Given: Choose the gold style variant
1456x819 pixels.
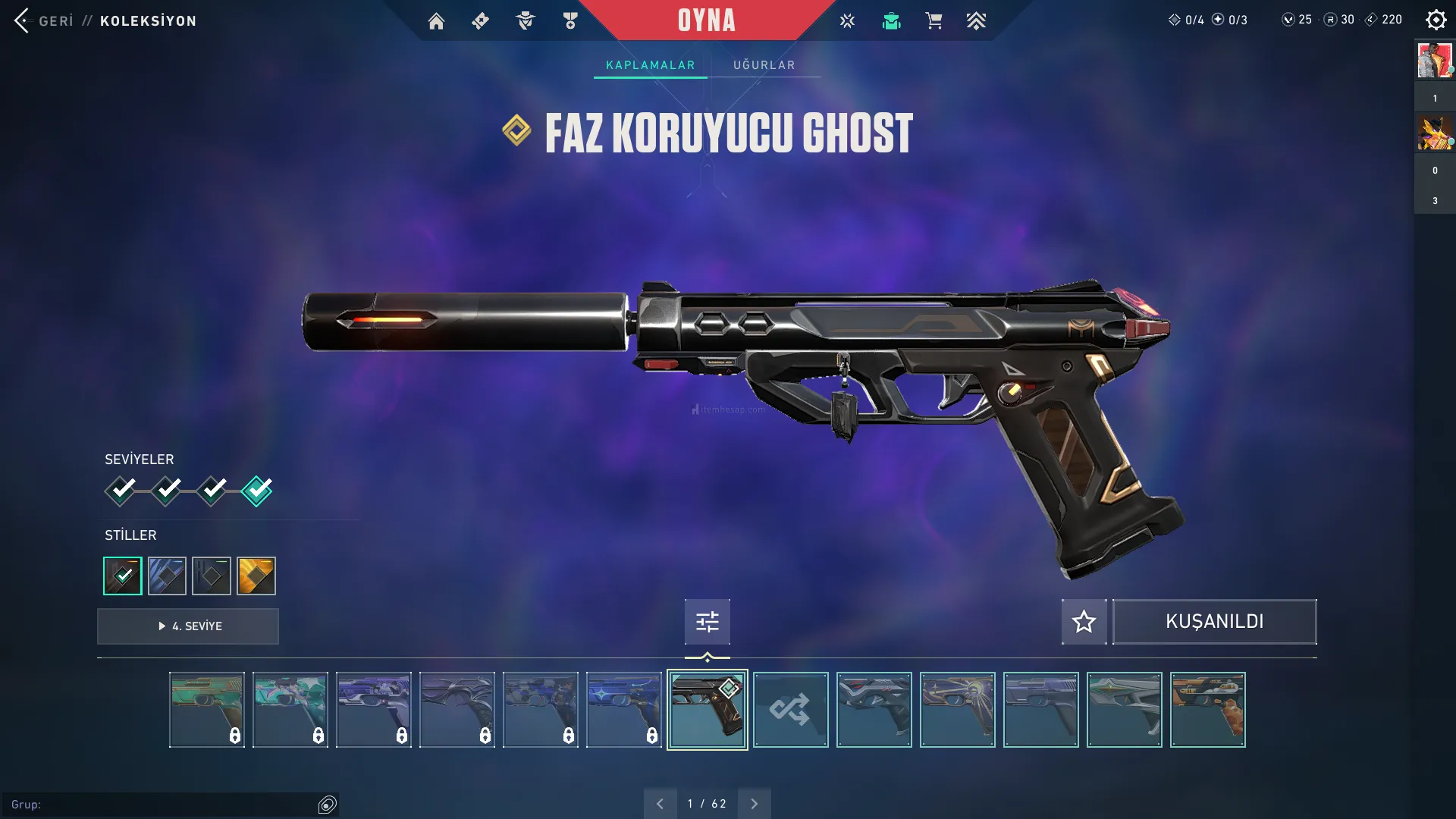Looking at the screenshot, I should tap(256, 576).
